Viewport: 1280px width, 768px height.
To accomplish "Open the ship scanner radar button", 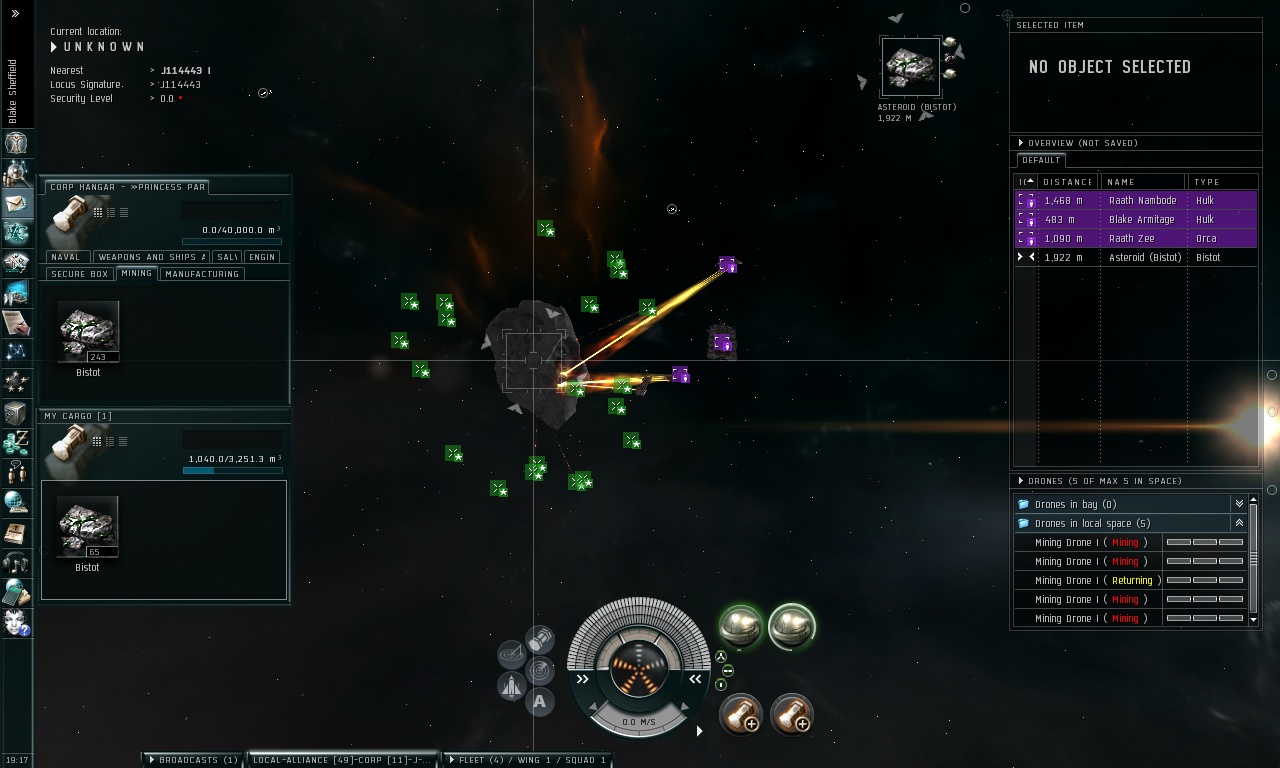I will tap(540, 669).
